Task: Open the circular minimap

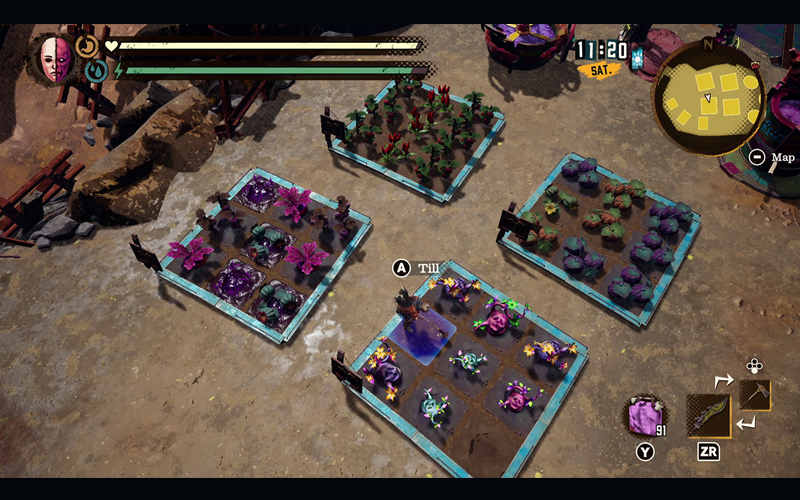Action: click(x=708, y=96)
